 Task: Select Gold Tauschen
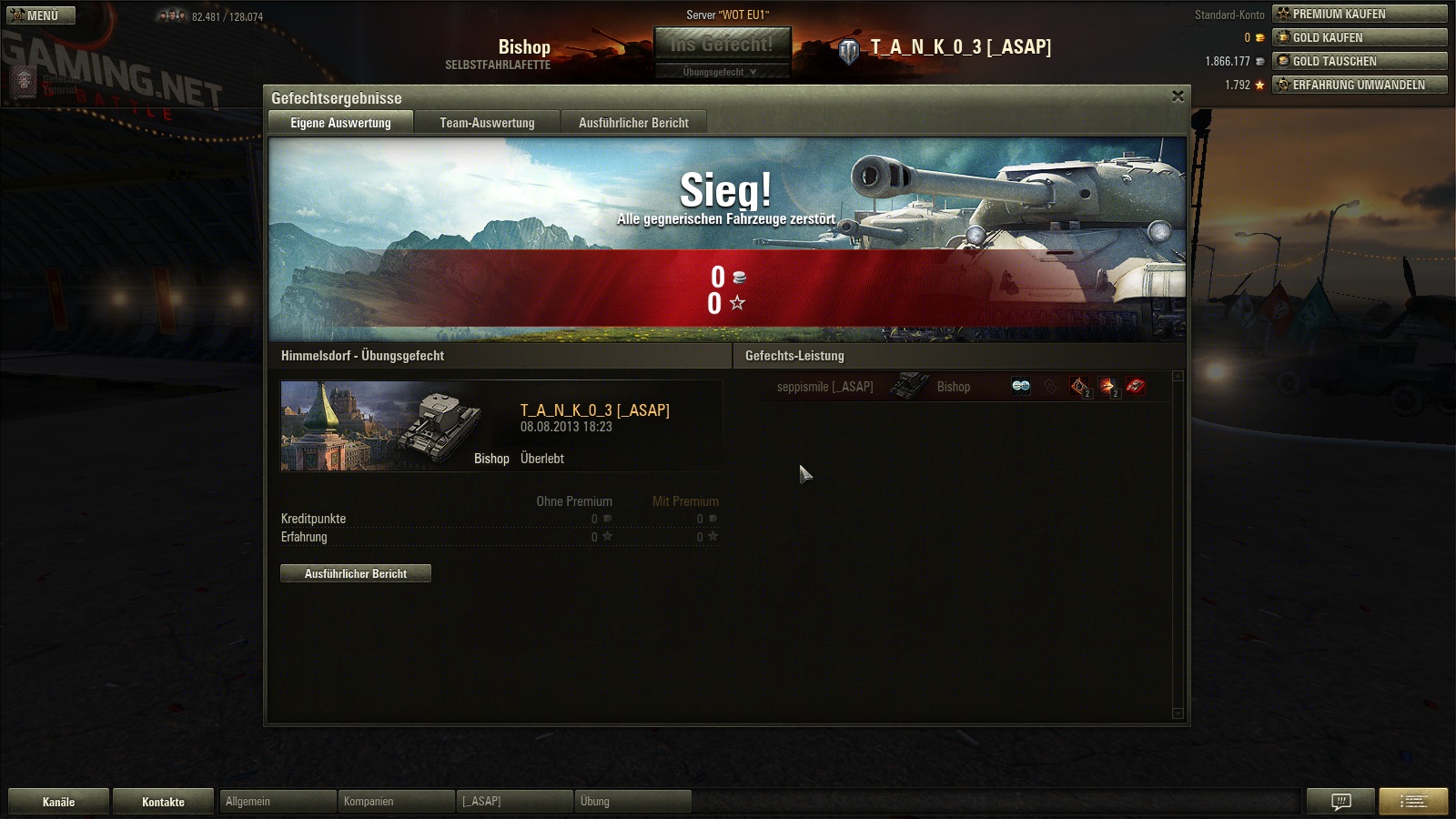[1360, 61]
